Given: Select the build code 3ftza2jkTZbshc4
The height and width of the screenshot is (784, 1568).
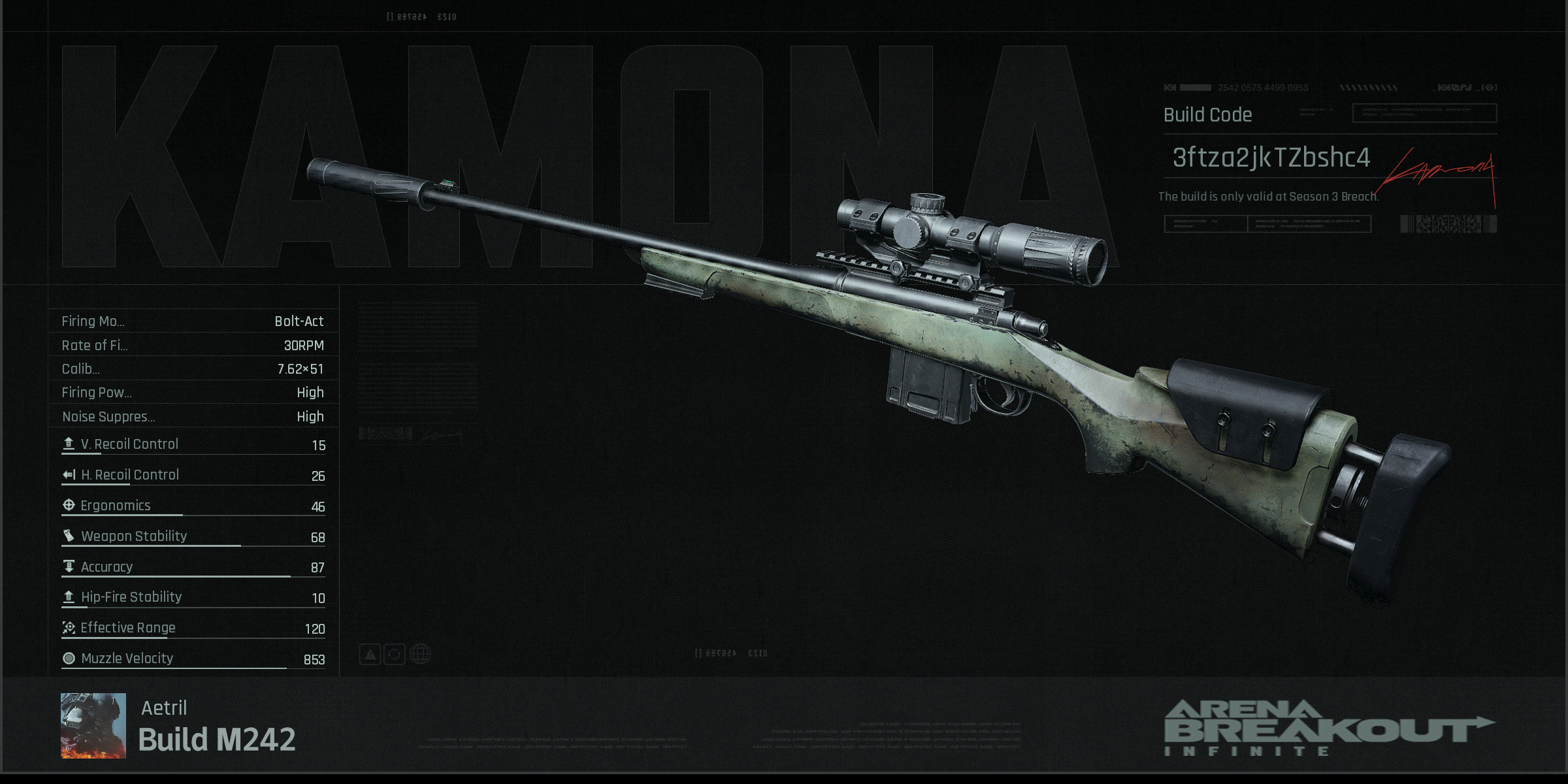Looking at the screenshot, I should pyautogui.click(x=1271, y=157).
